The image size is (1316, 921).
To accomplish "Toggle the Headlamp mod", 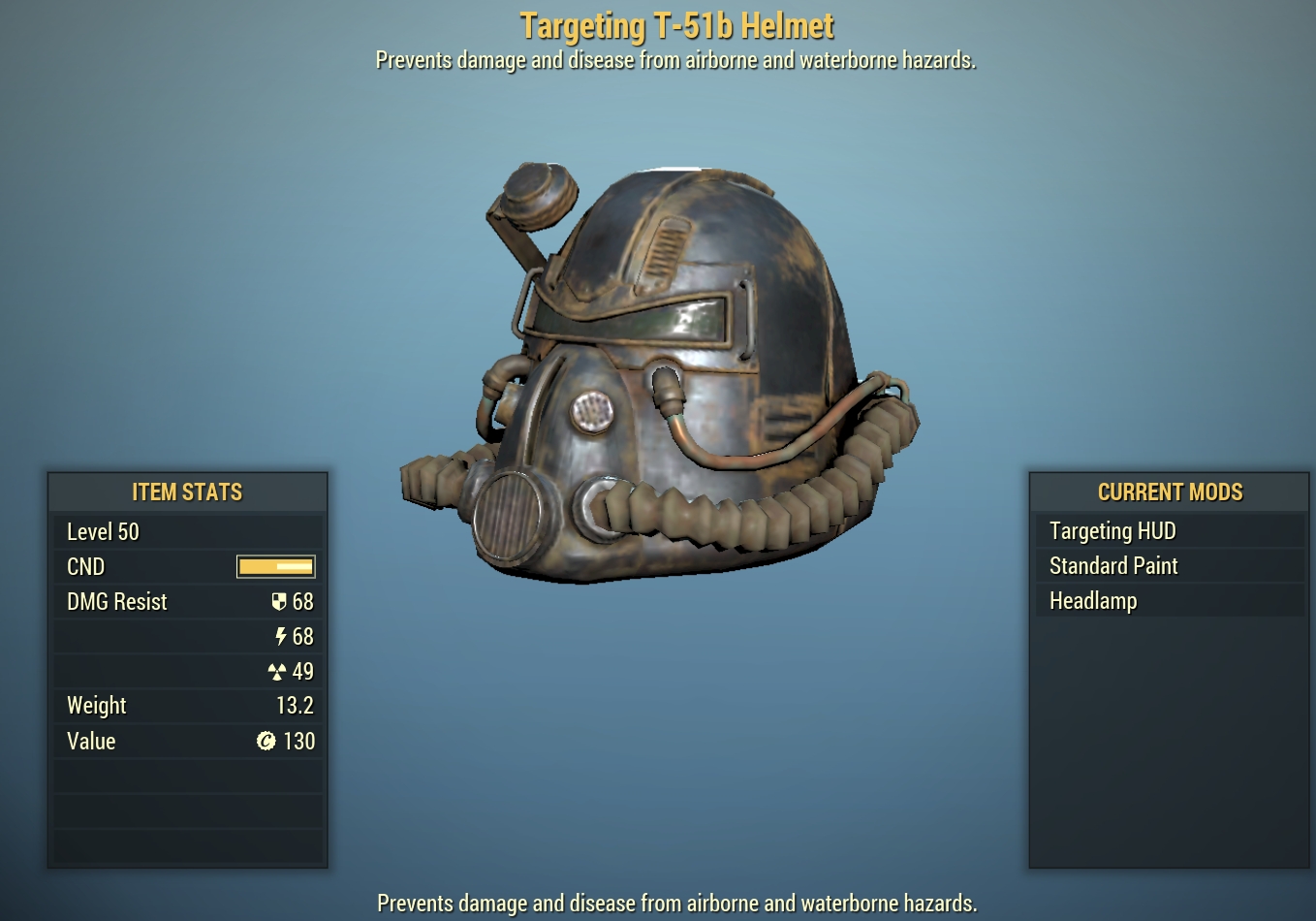I will (x=1093, y=600).
